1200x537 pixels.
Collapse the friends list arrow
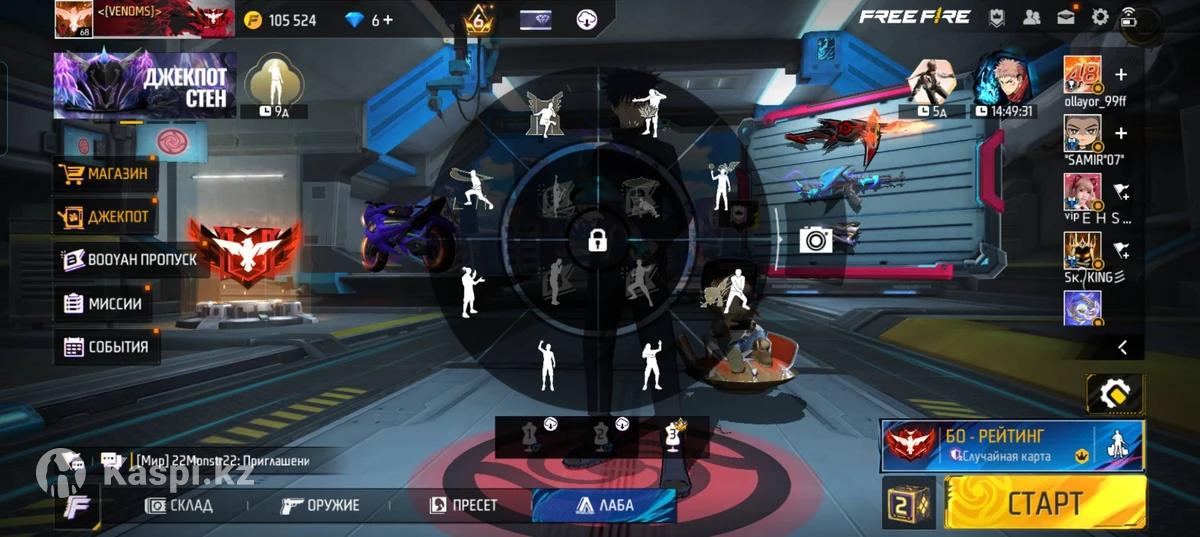1122,347
